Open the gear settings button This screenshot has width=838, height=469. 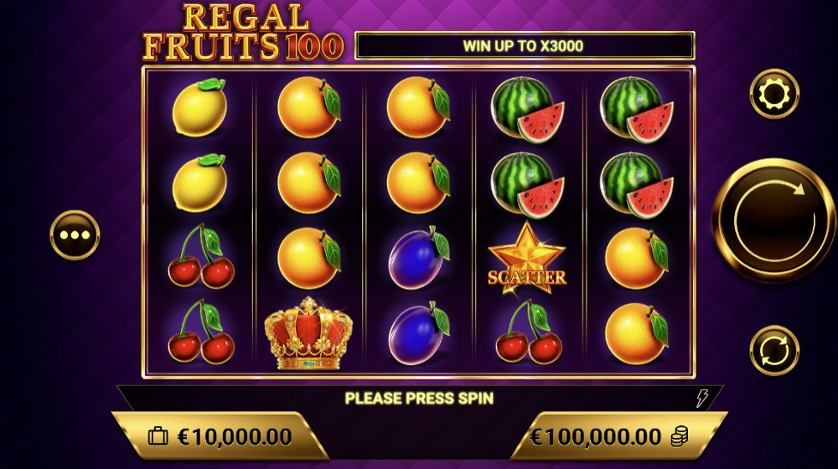pos(774,95)
